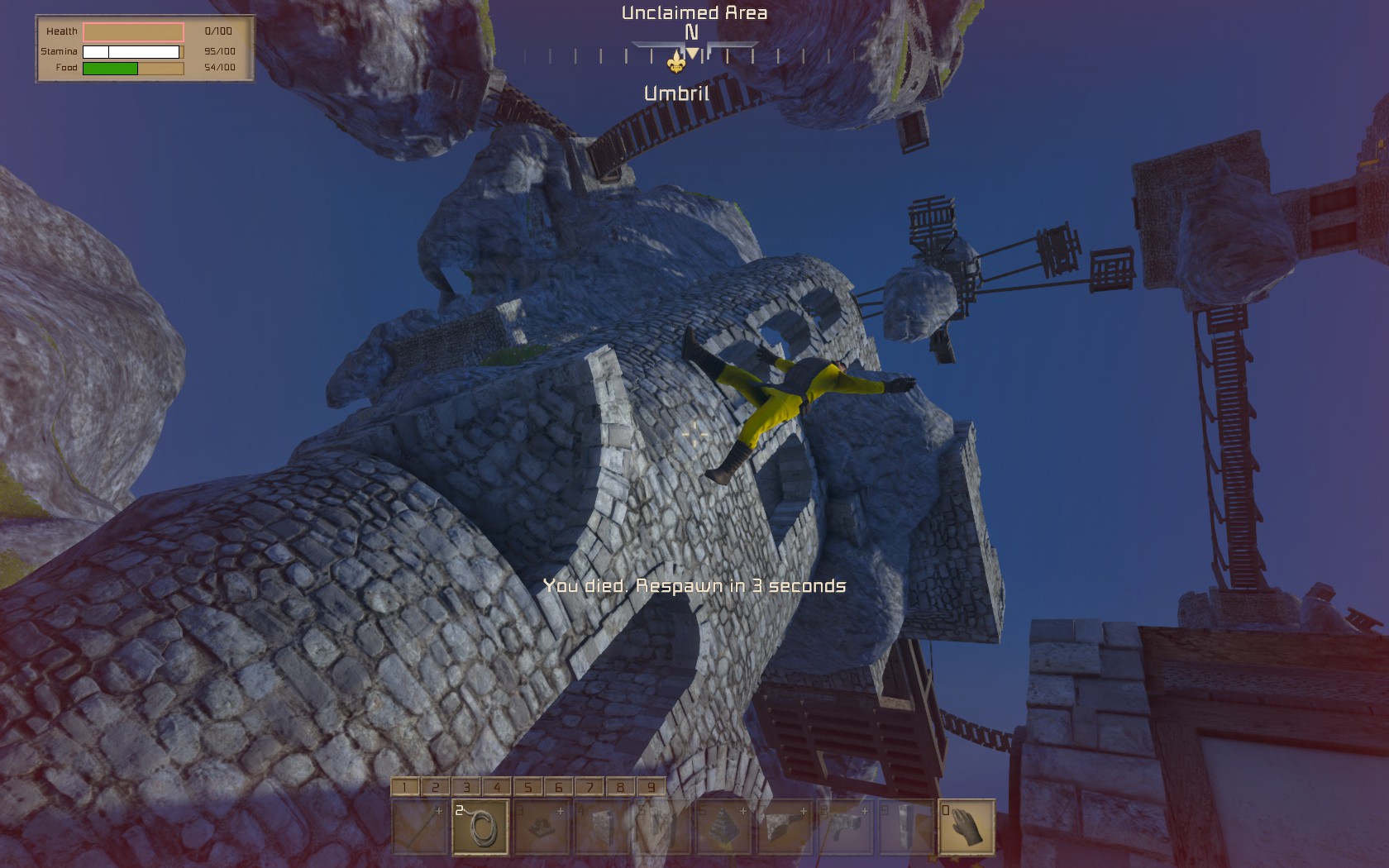Click the green Food level bar
1389x868 pixels.
click(x=110, y=68)
